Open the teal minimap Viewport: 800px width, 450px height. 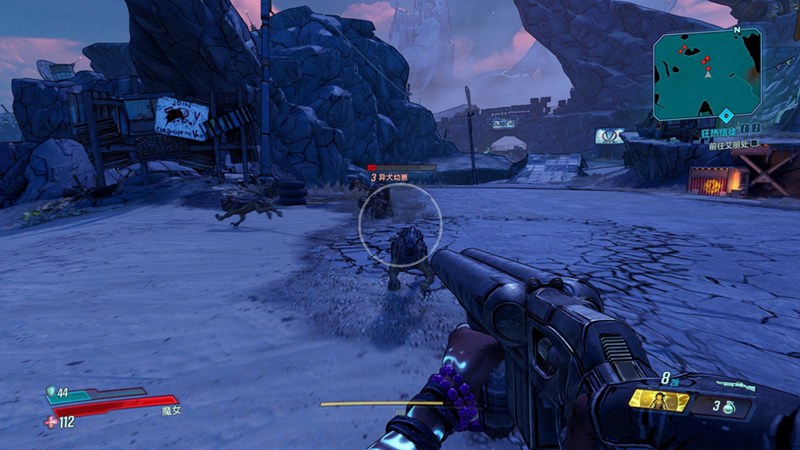706,73
